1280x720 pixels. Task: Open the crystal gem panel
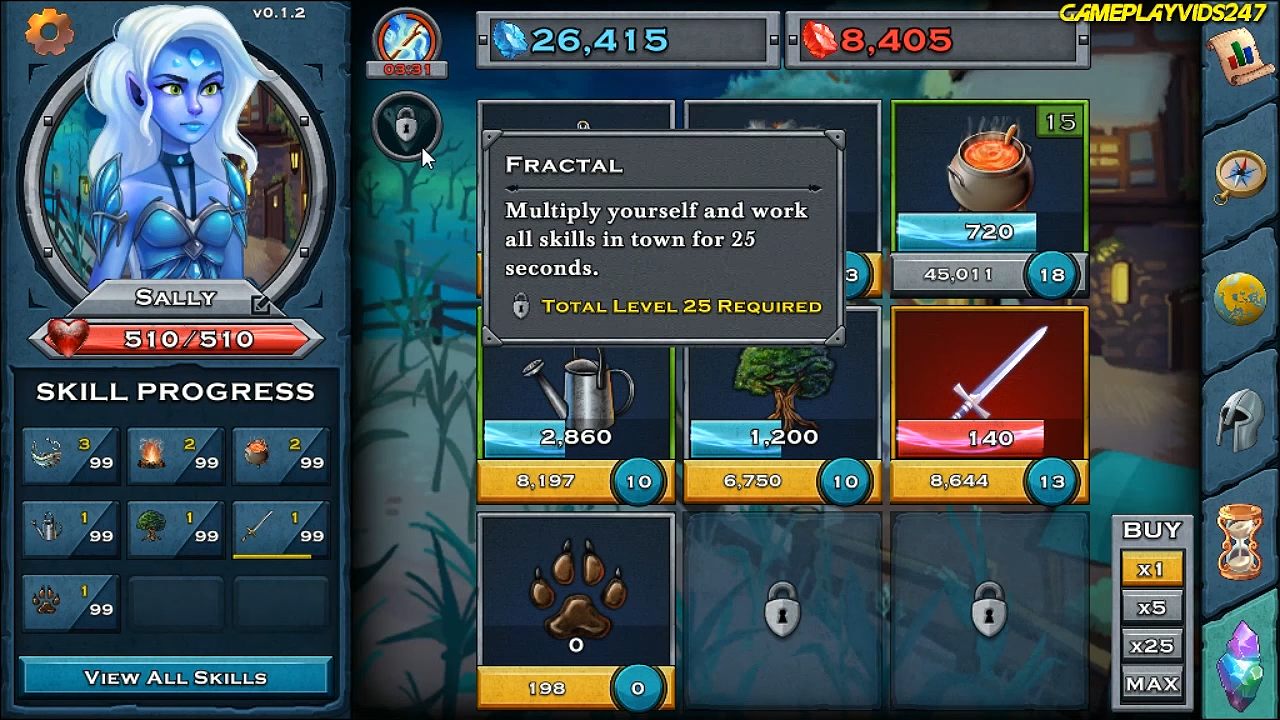pyautogui.click(x=1240, y=663)
